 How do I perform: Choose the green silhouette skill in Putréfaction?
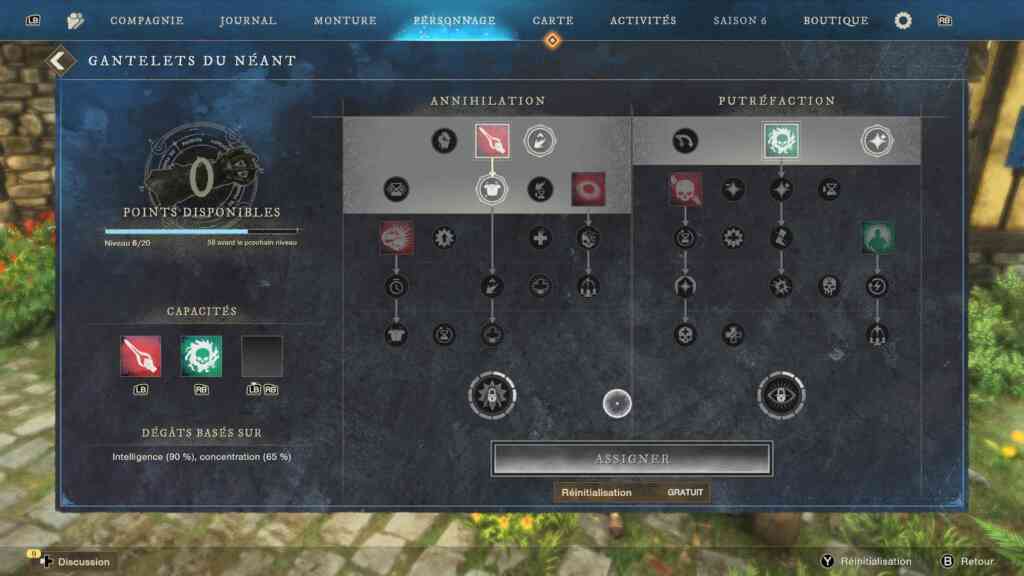pyautogui.click(x=877, y=238)
